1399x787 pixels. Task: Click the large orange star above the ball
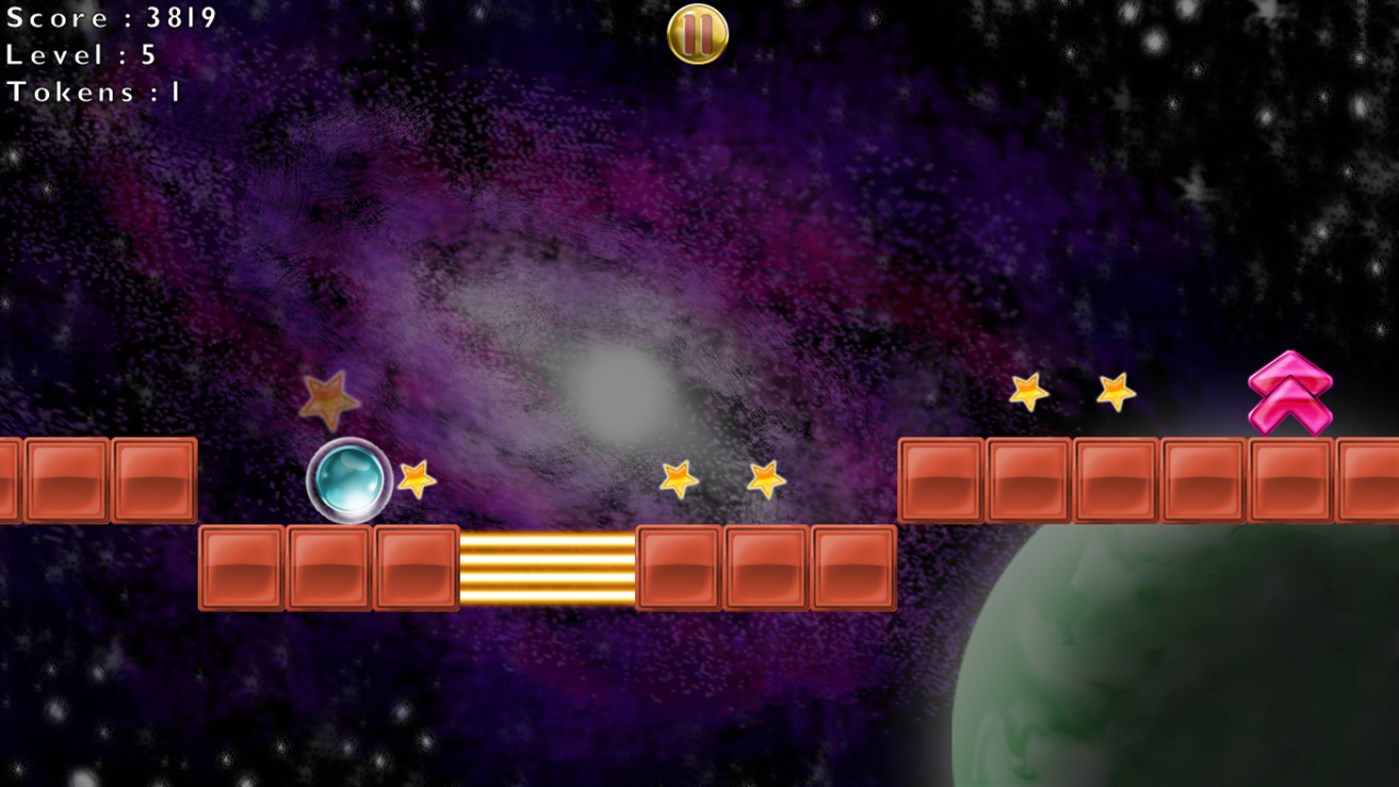[x=330, y=400]
